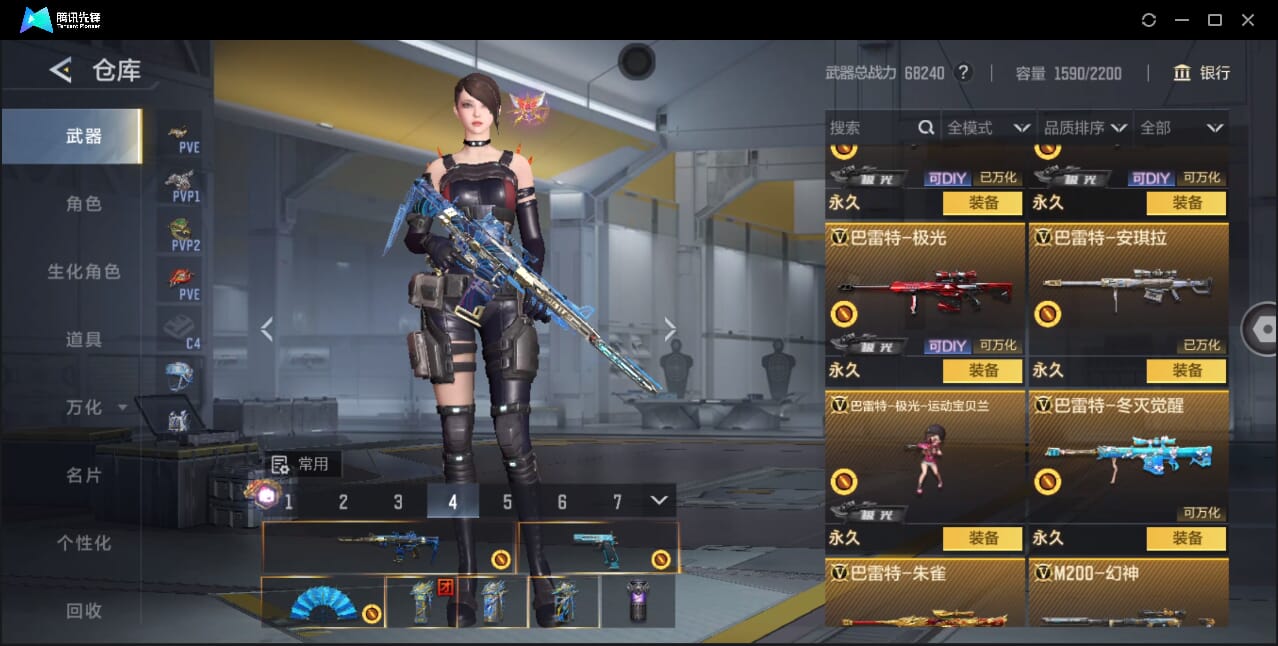Open the 全模式 dropdown
The image size is (1278, 646).
988,128
